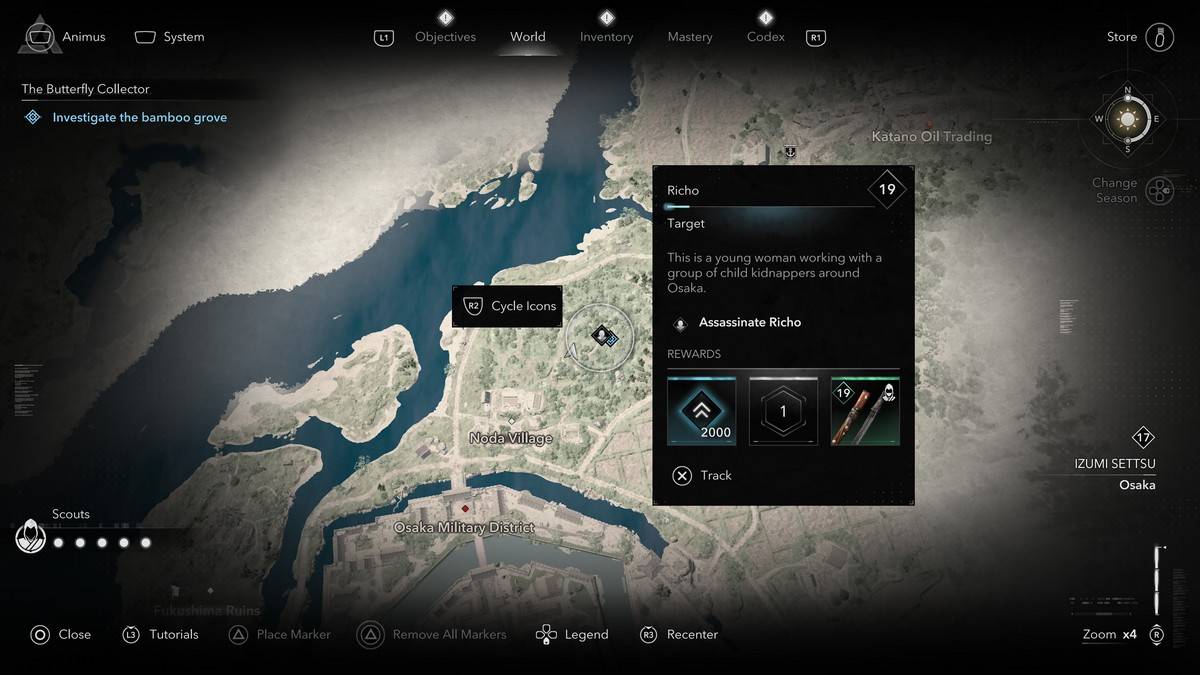The height and width of the screenshot is (675, 1200).
Task: Select the Butterfly Collector quest tracker
Action: [x=86, y=89]
